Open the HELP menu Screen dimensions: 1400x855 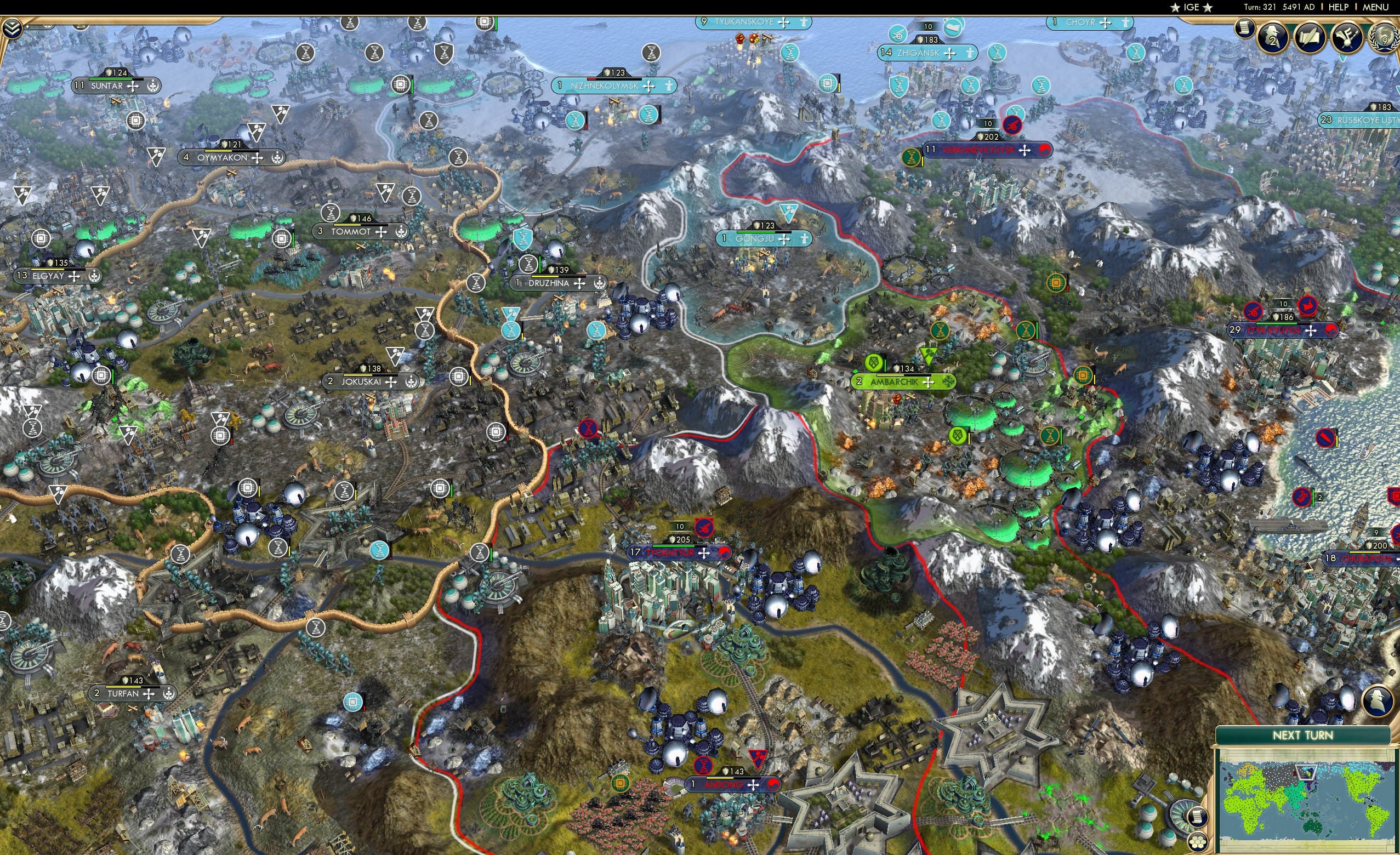coord(1339,7)
